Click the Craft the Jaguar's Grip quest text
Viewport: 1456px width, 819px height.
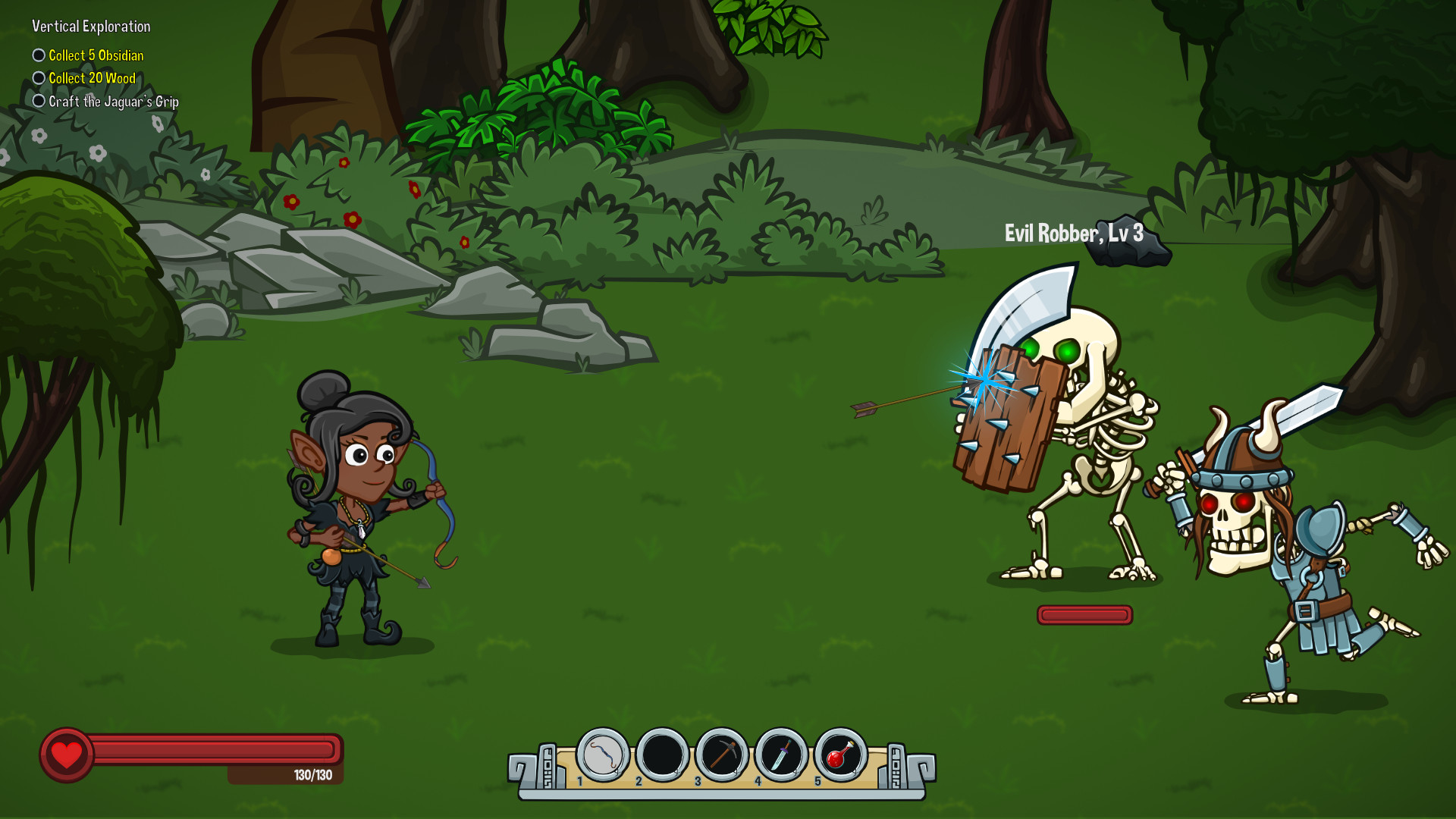[x=114, y=100]
